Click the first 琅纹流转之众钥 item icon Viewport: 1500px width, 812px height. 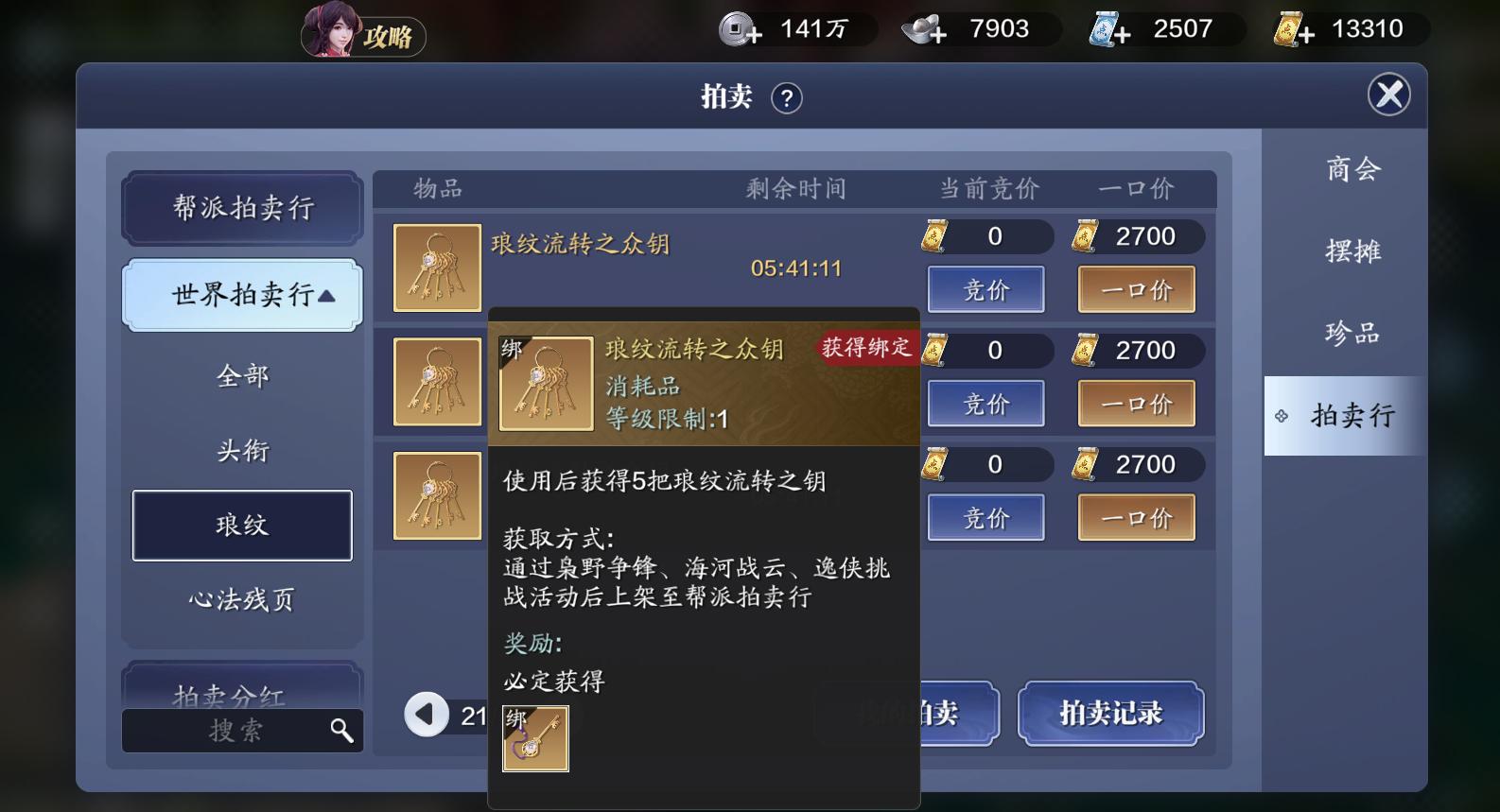436,267
